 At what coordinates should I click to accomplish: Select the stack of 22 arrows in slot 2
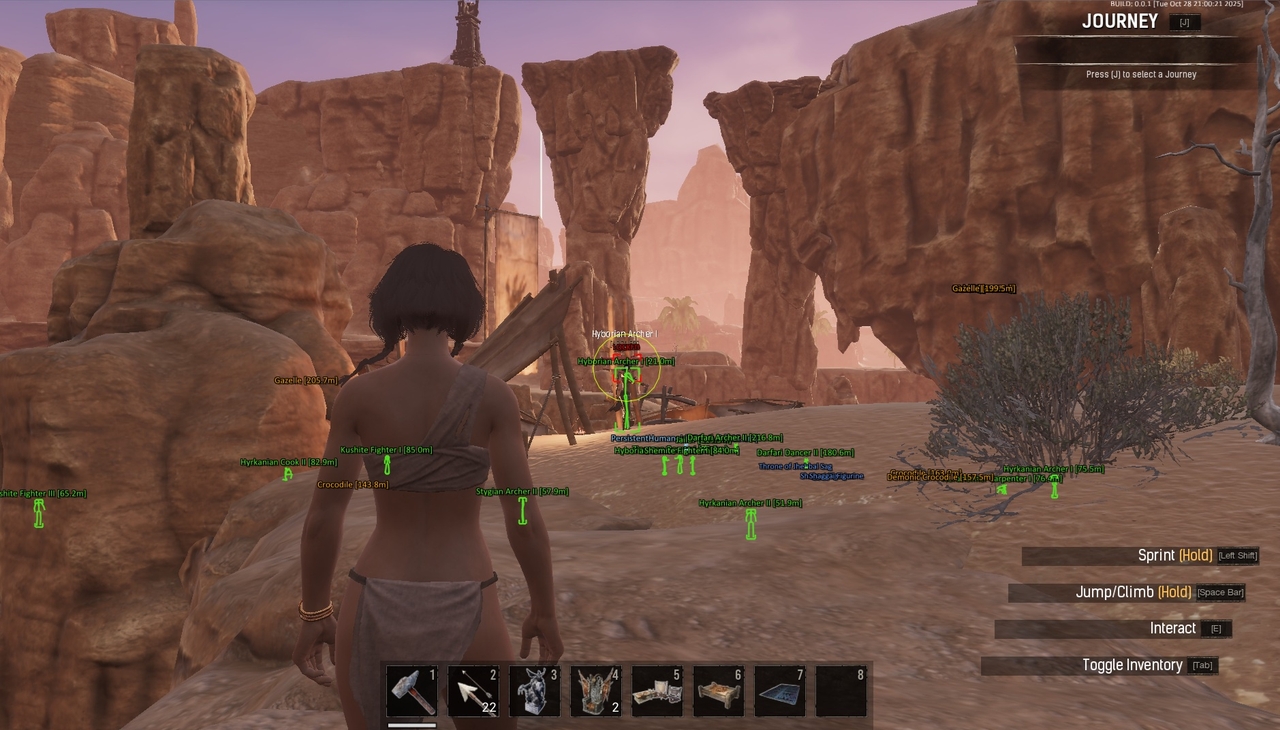tap(473, 692)
